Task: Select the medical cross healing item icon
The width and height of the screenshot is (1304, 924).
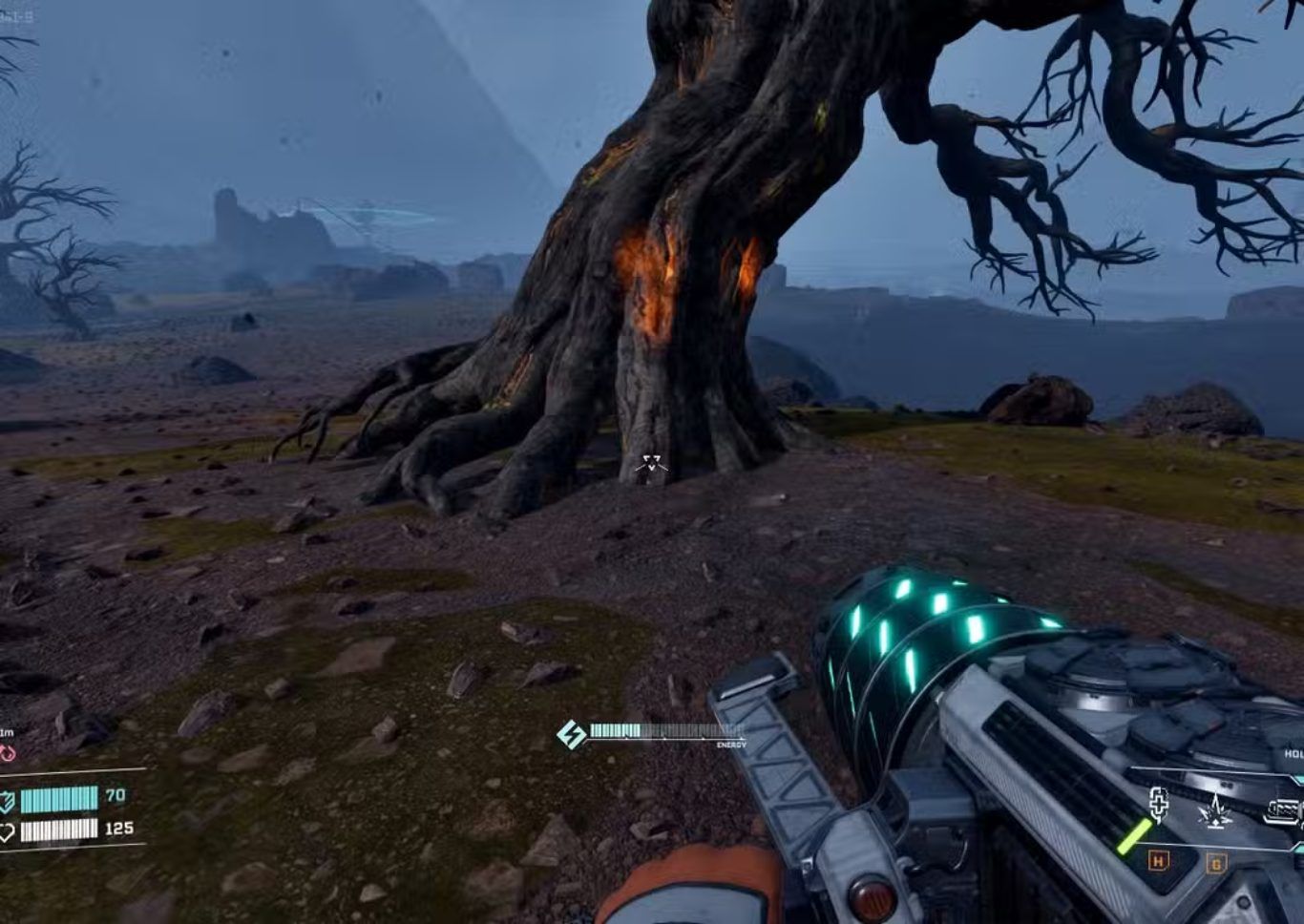Action: point(1159,808)
